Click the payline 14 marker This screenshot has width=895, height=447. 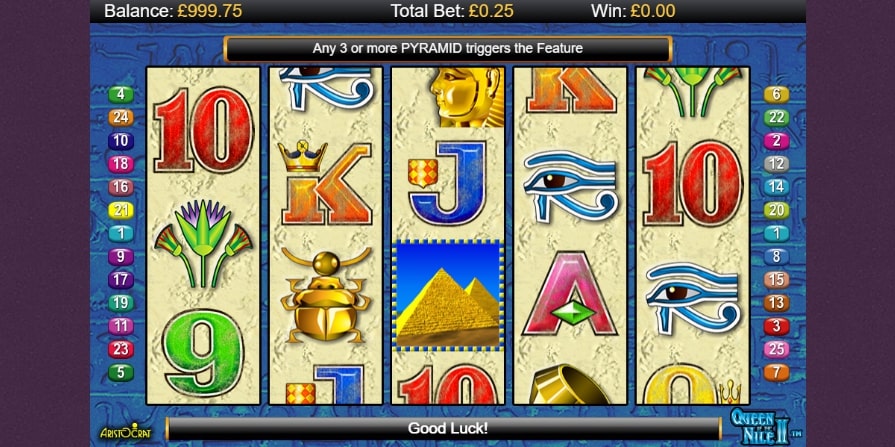point(776,187)
